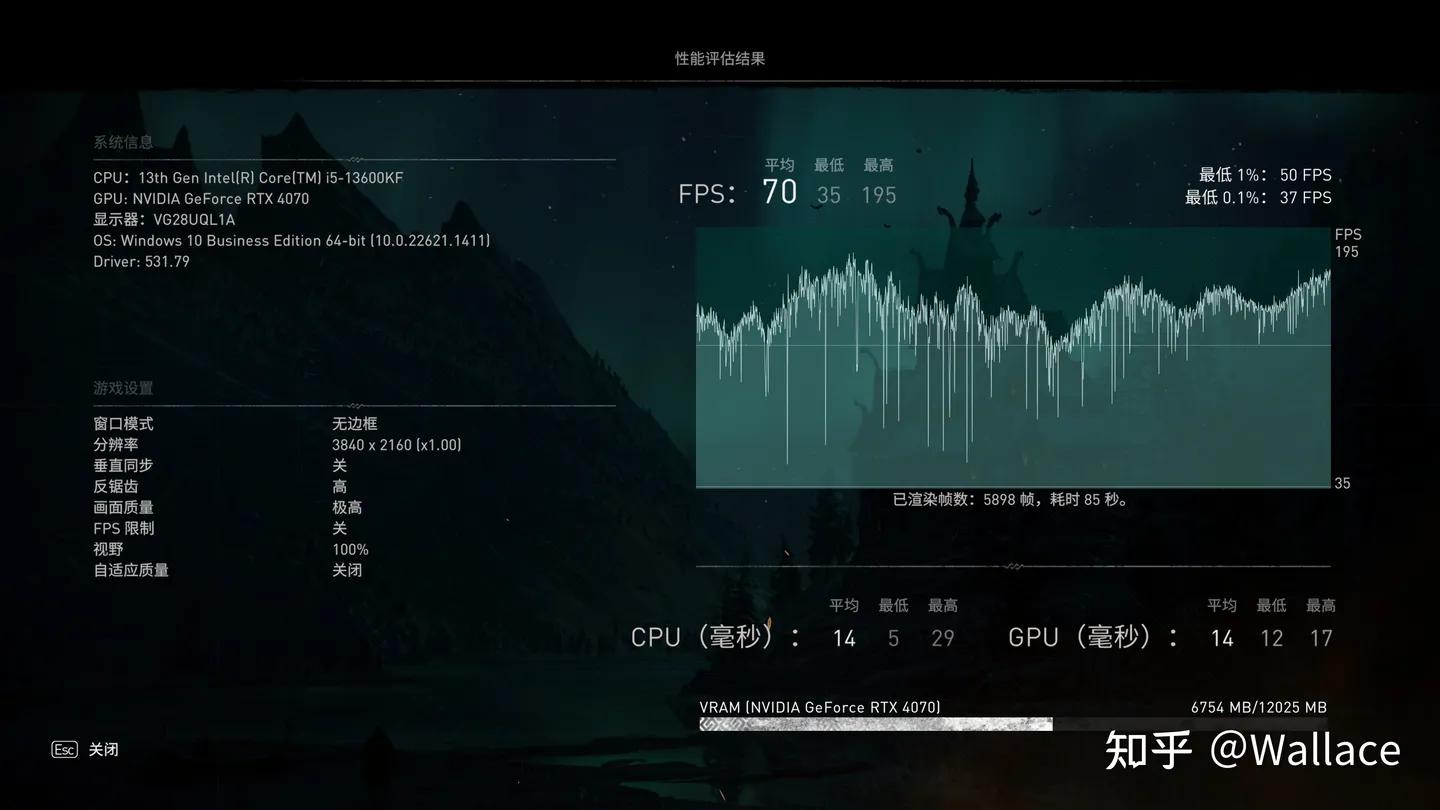Click the Esc key icon near 关闭
This screenshot has height=810, width=1440.
pyautogui.click(x=64, y=748)
